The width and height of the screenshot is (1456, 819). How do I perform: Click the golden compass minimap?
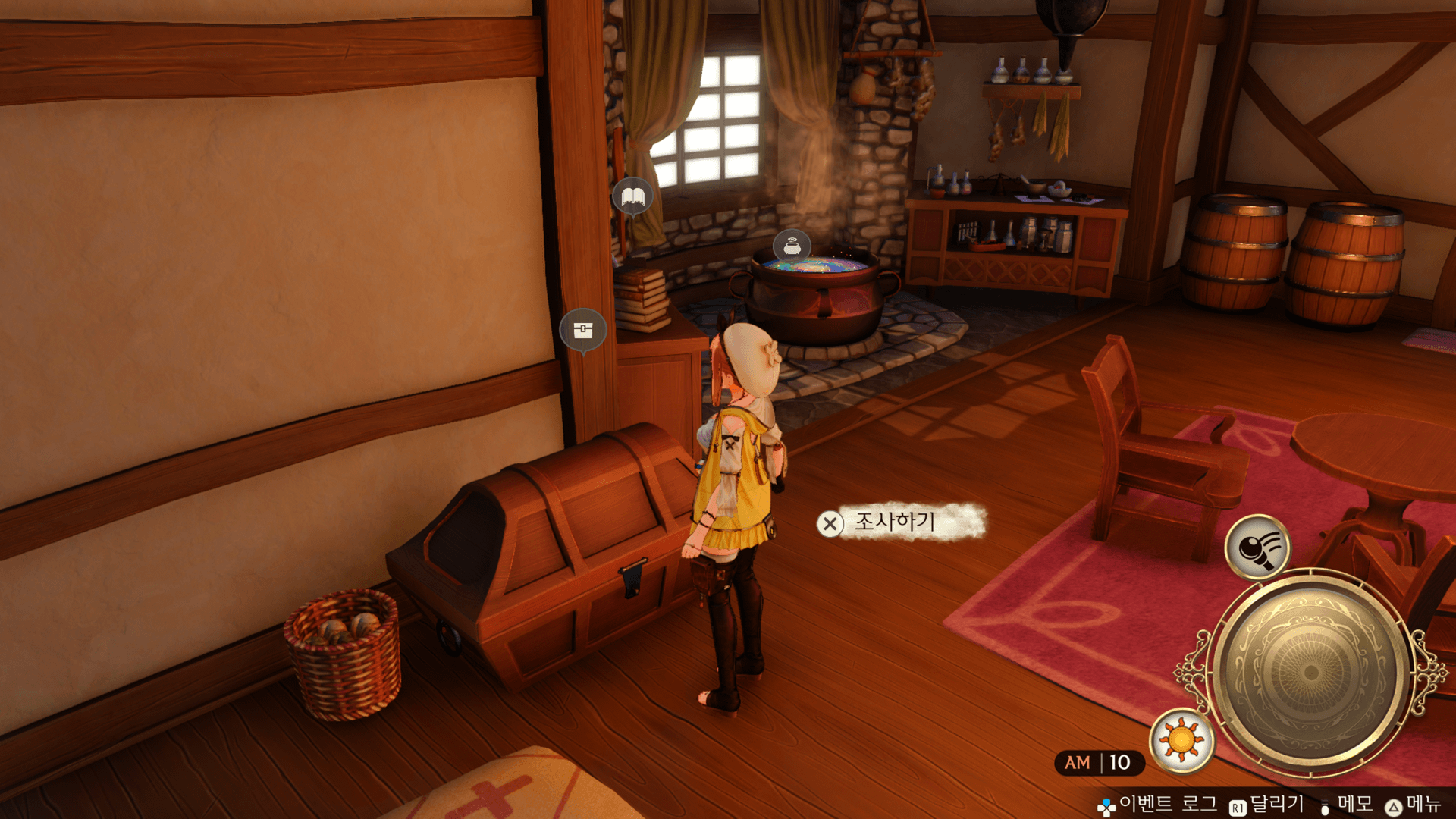point(1310,672)
